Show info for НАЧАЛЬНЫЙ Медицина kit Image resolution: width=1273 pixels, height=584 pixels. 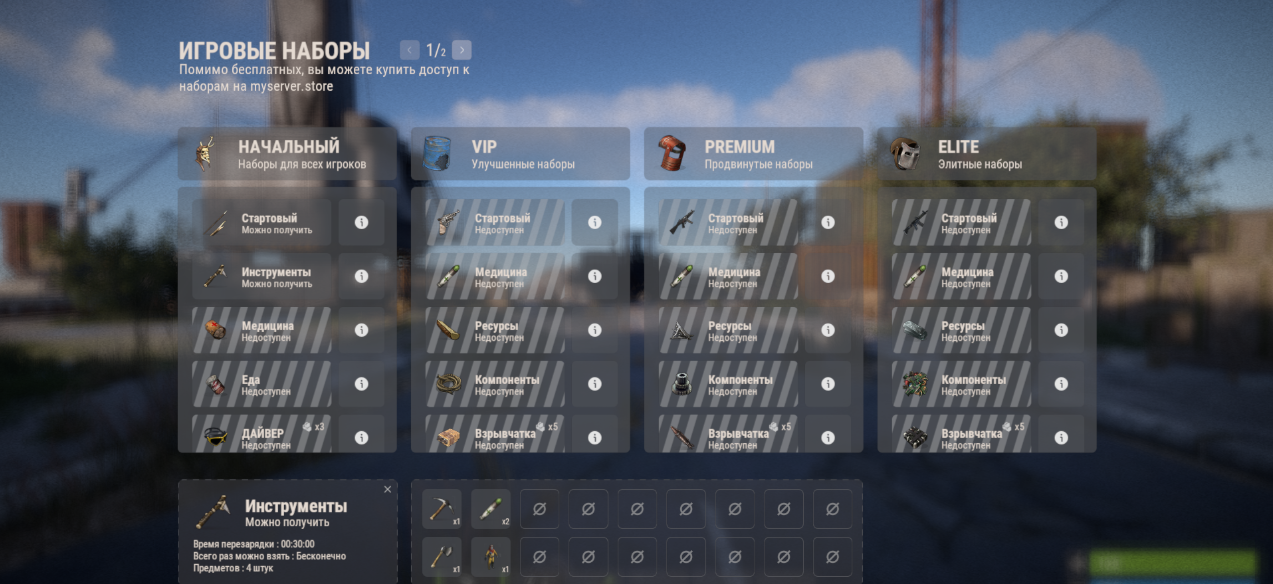pyautogui.click(x=361, y=331)
